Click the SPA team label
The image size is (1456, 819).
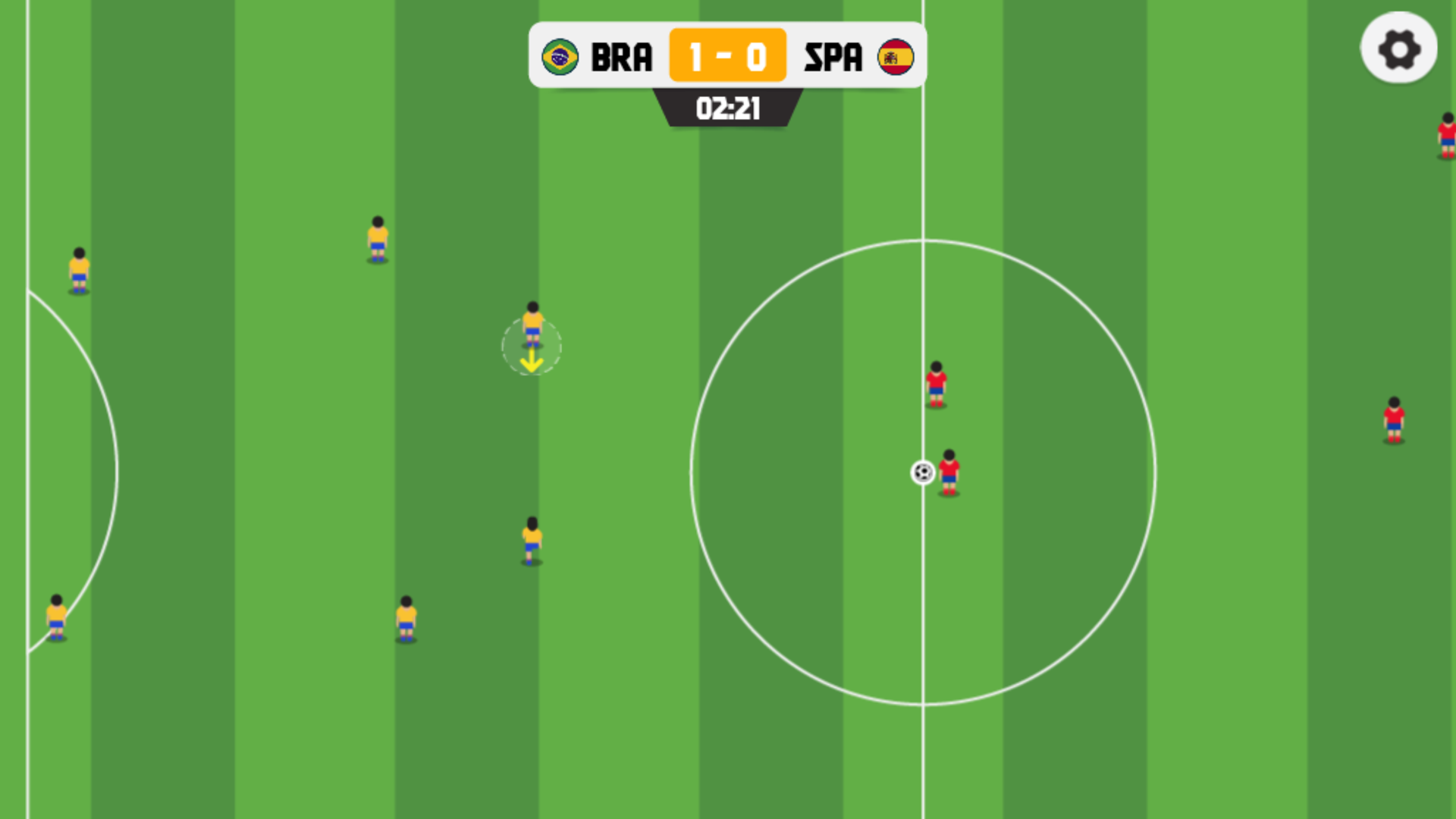(x=834, y=55)
